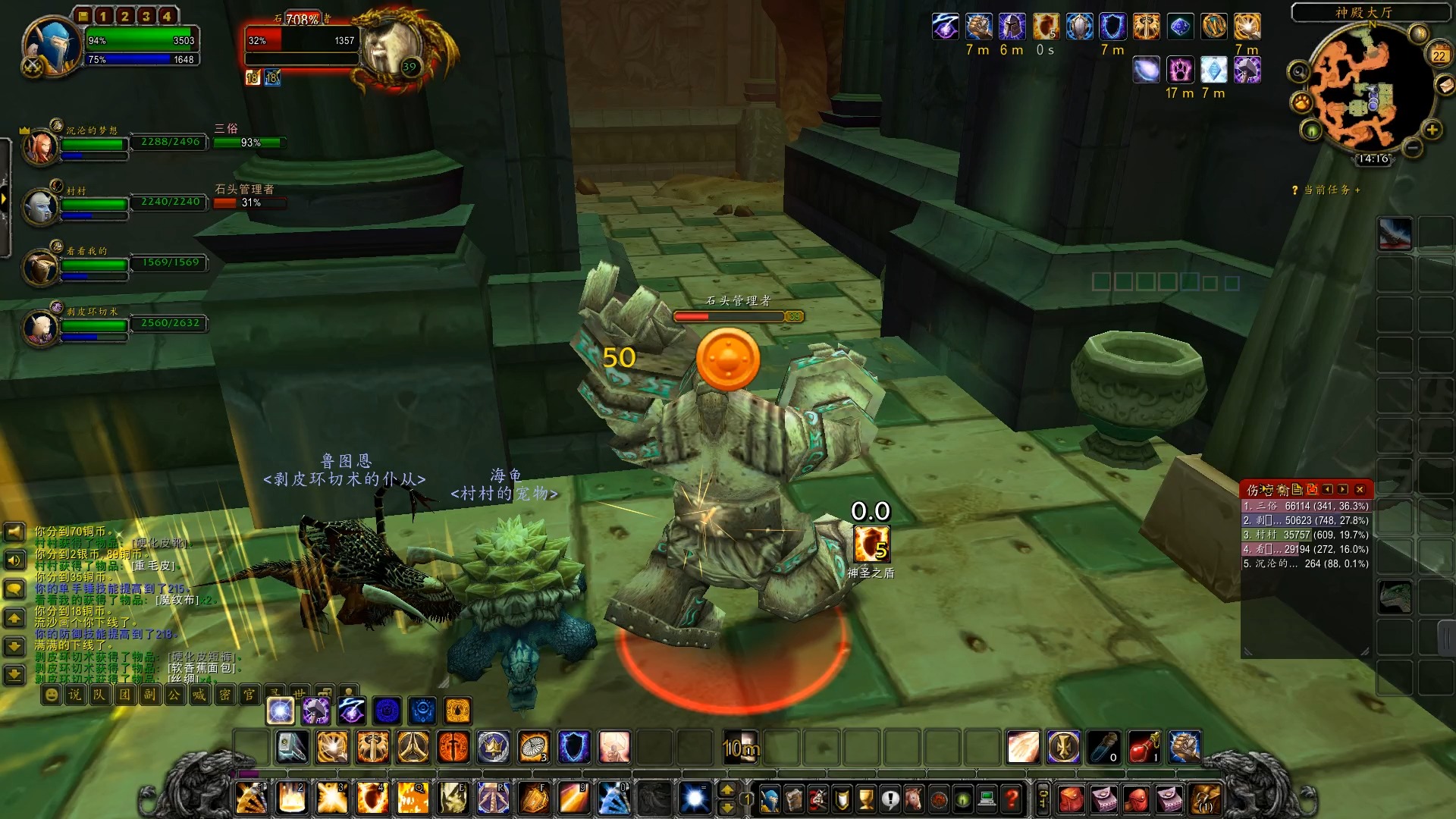Expand the 当前任务 quest tracker
Viewport: 1456px width, 819px height.
click(x=1327, y=190)
